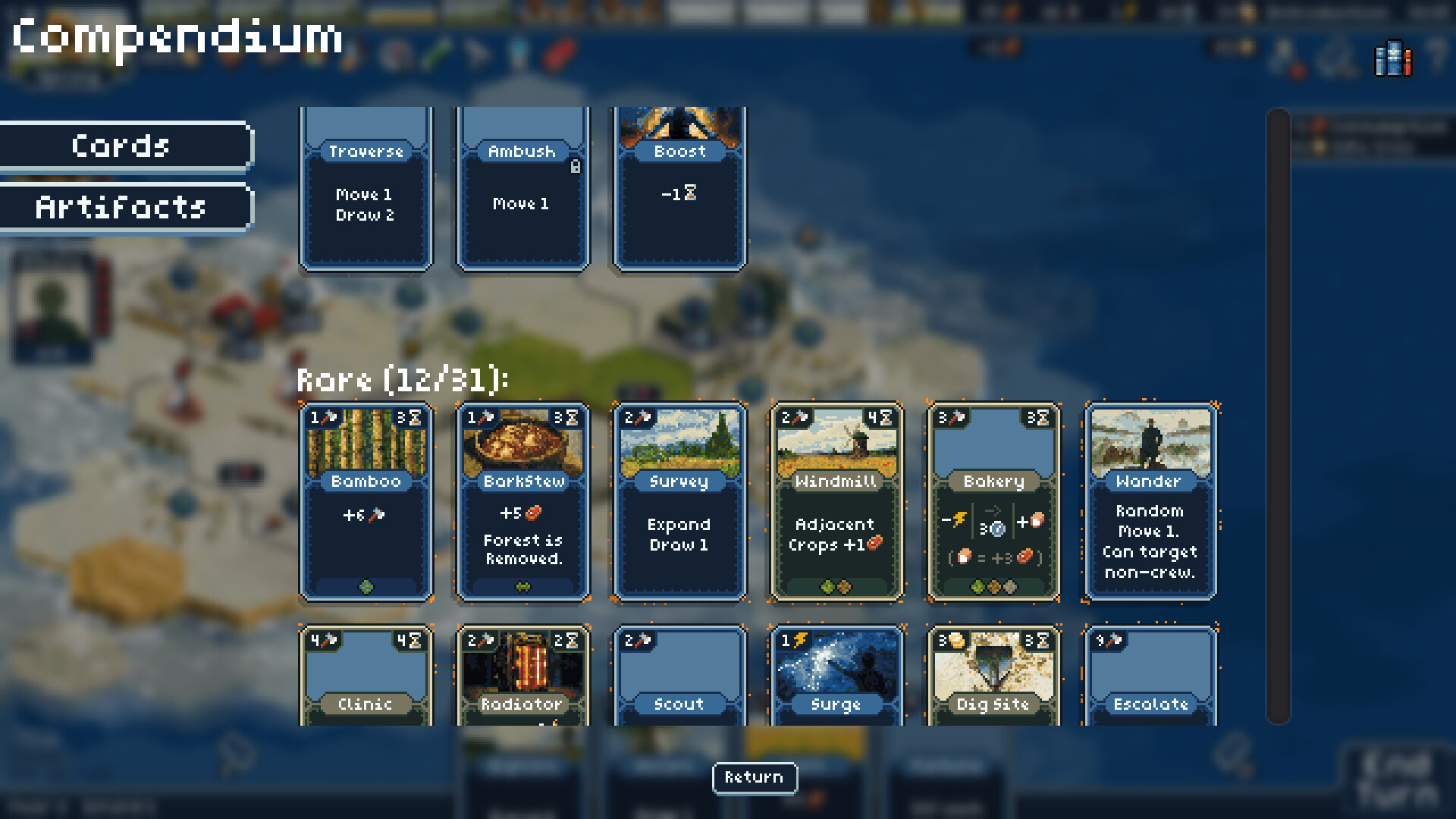Select the green rarity gem under Bamboo
Image resolution: width=1456 pixels, height=819 pixels.
tap(366, 585)
